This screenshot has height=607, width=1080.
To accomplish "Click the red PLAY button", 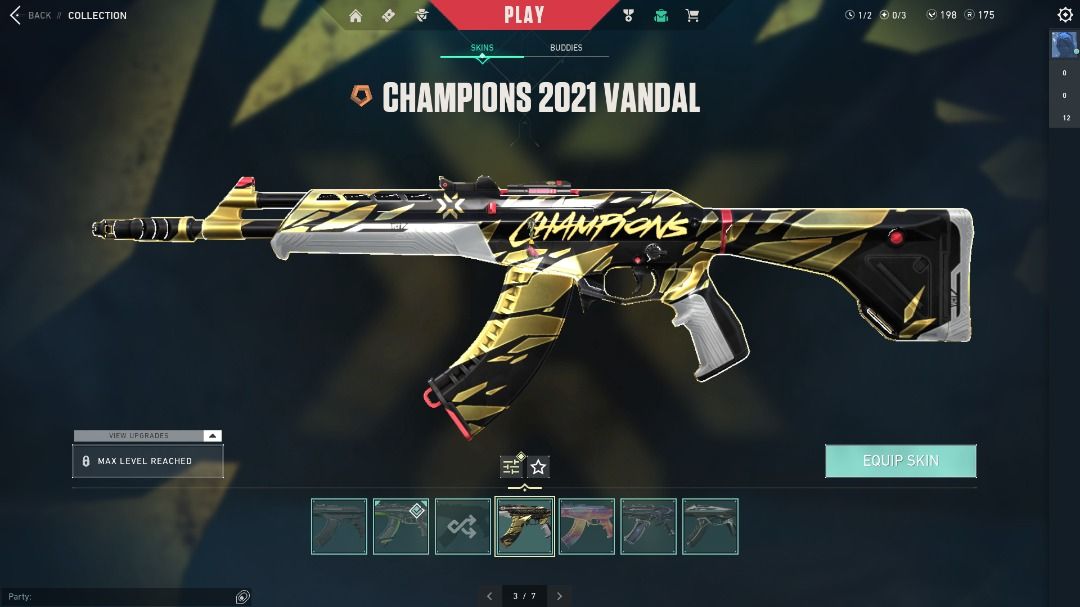I will pyautogui.click(x=524, y=15).
